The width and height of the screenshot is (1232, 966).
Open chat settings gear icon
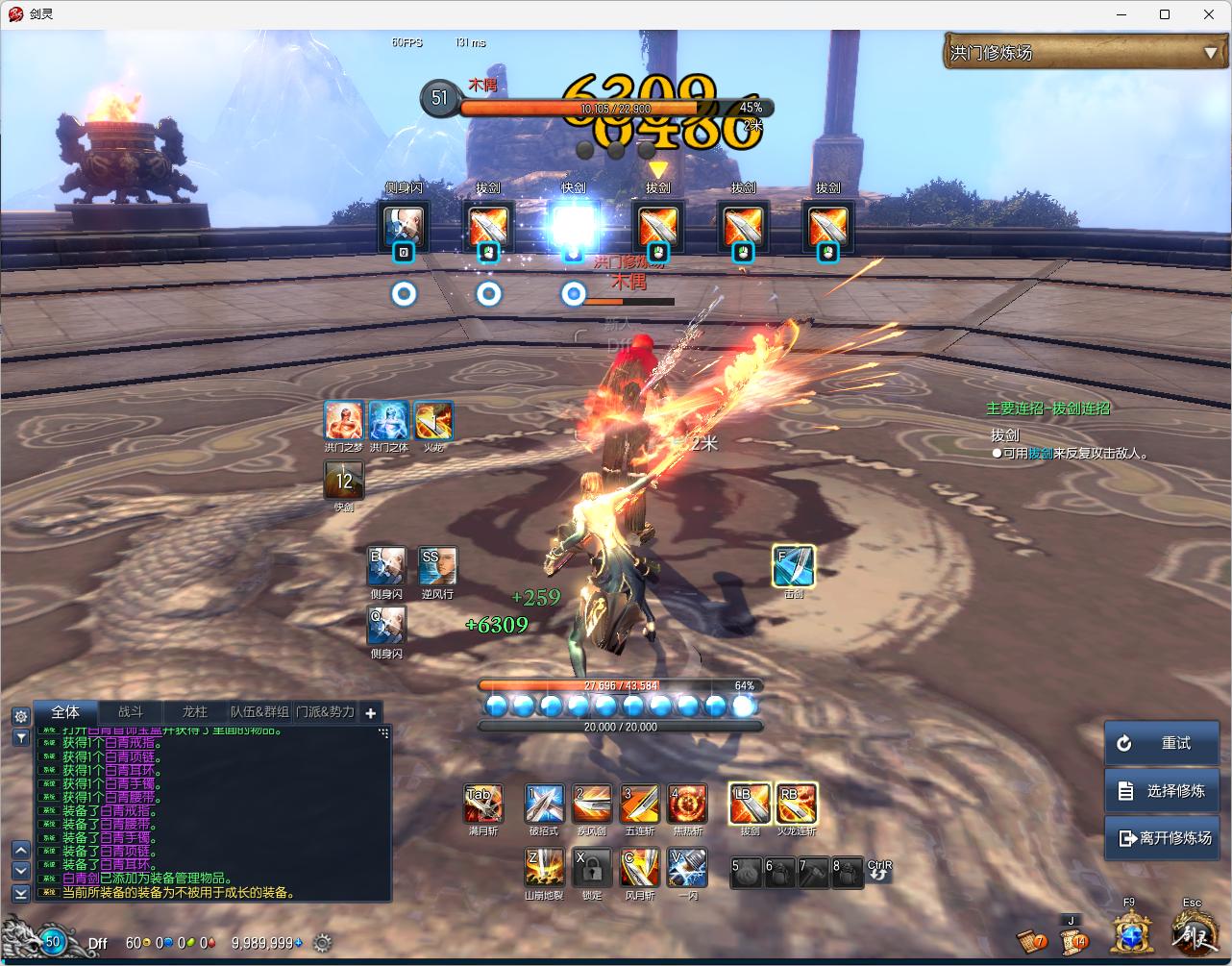20,716
